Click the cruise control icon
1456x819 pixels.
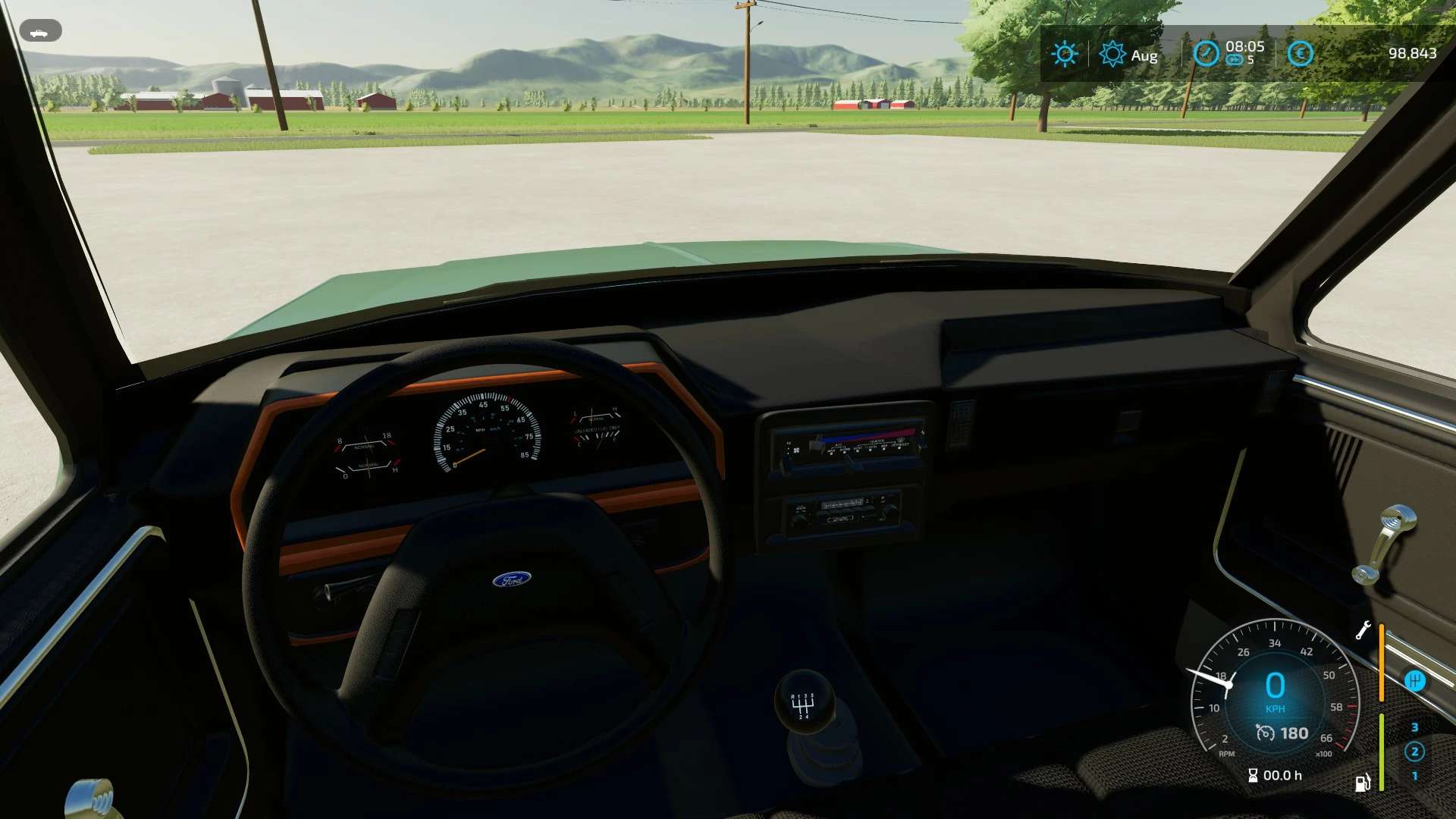(1265, 733)
